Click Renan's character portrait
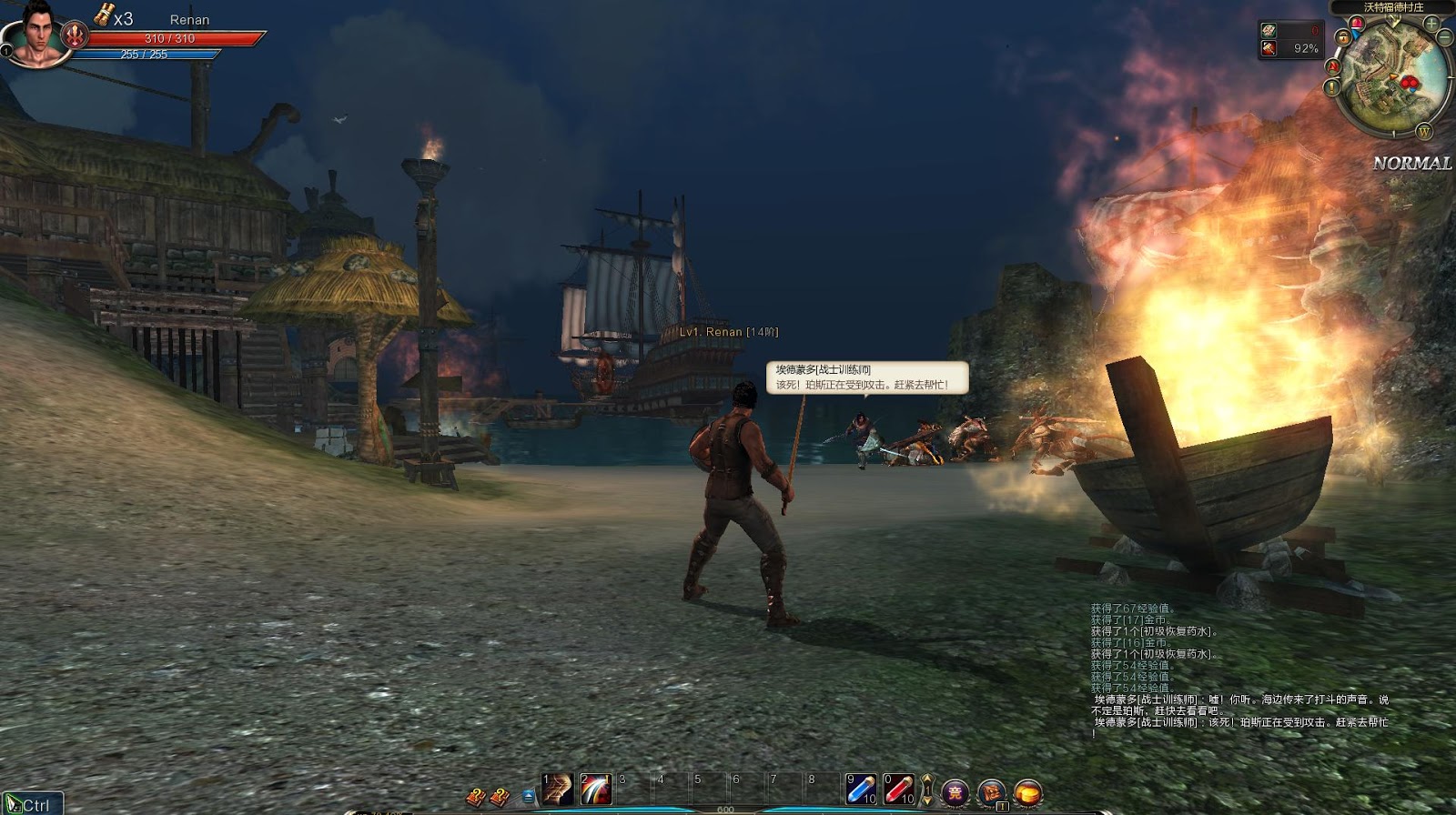 34,35
